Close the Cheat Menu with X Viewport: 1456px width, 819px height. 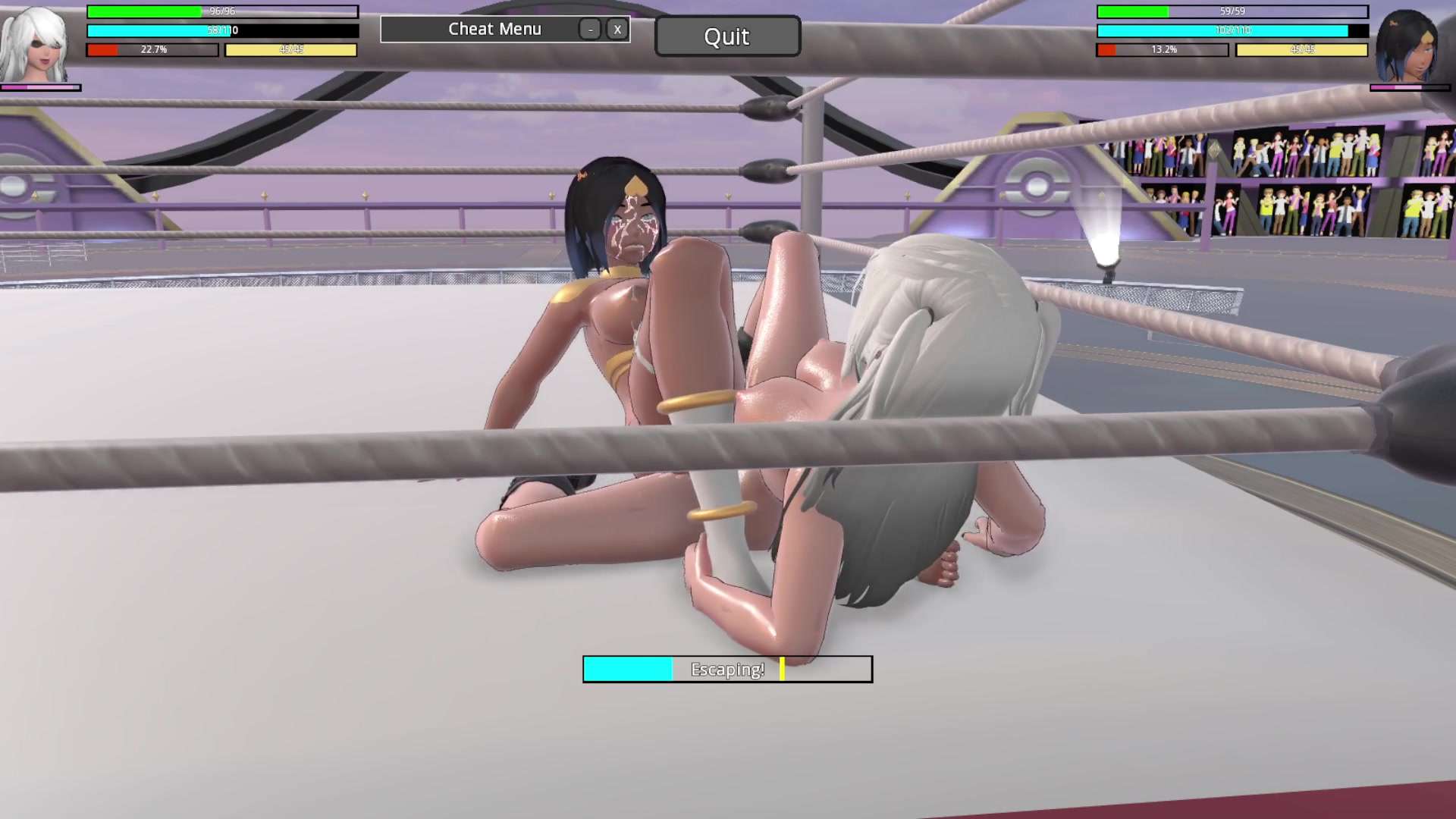[617, 30]
